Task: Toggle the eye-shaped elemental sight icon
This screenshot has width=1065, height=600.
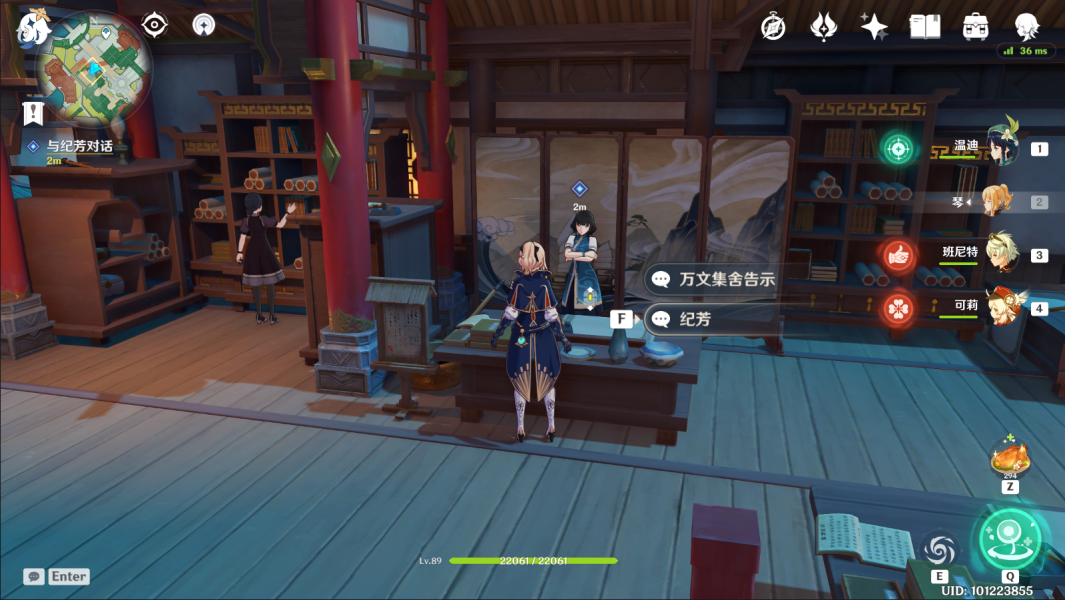Action: 154,24
